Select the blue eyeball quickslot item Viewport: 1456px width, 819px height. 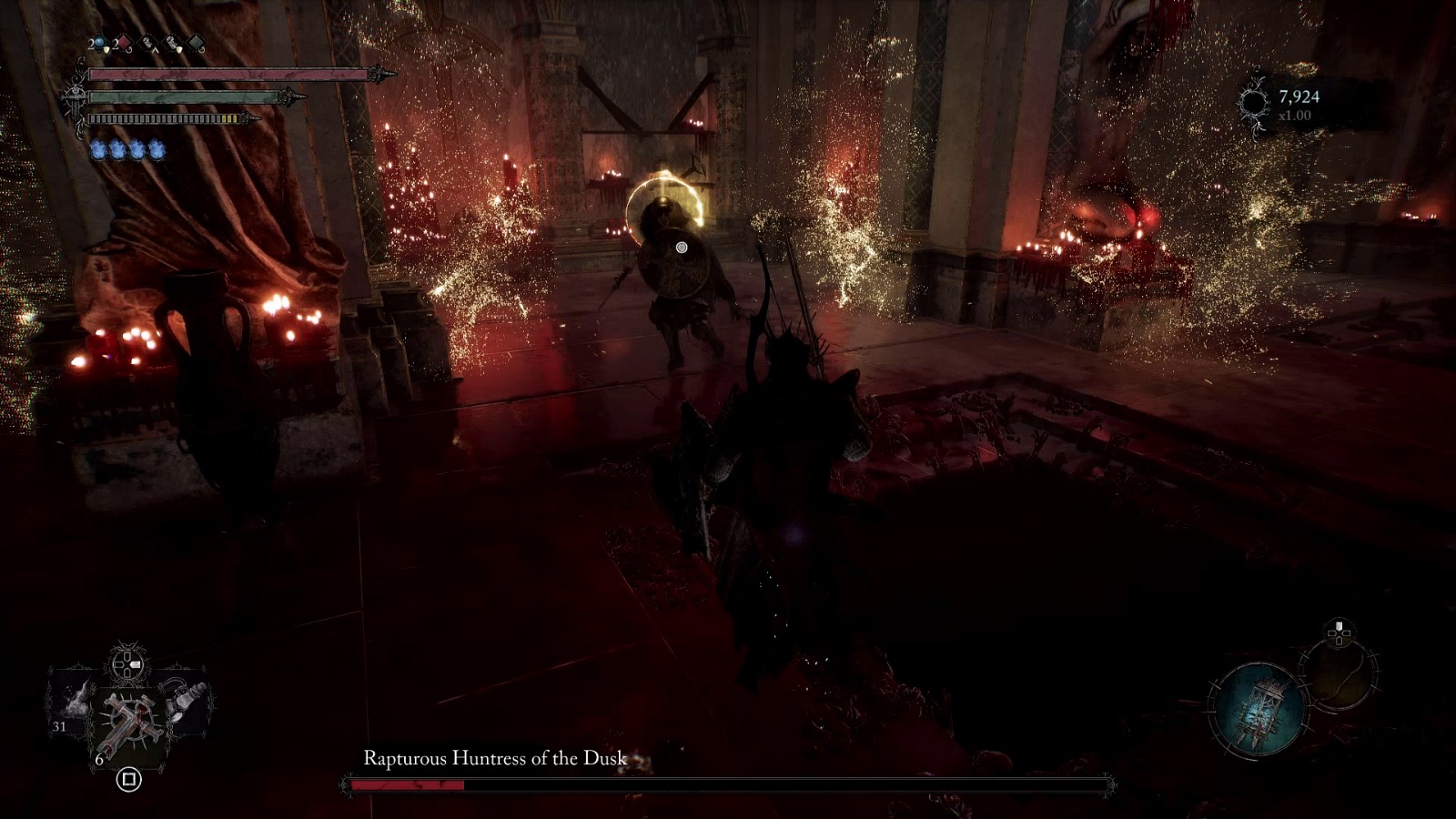(100, 42)
